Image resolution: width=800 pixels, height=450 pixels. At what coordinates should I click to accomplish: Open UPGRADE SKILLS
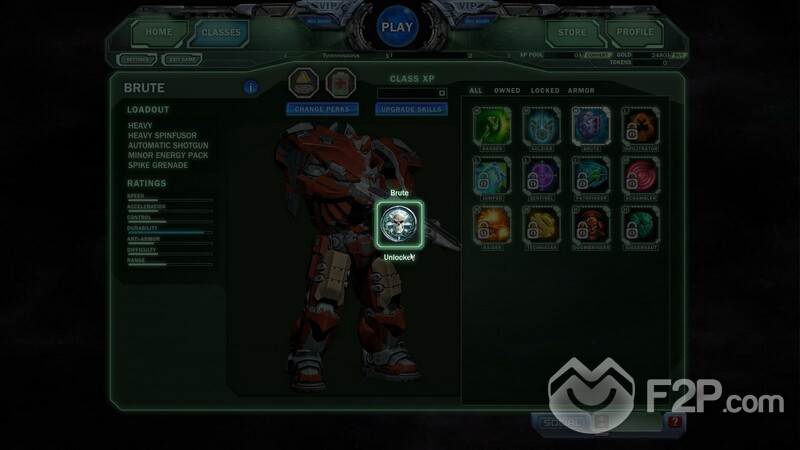point(409,108)
